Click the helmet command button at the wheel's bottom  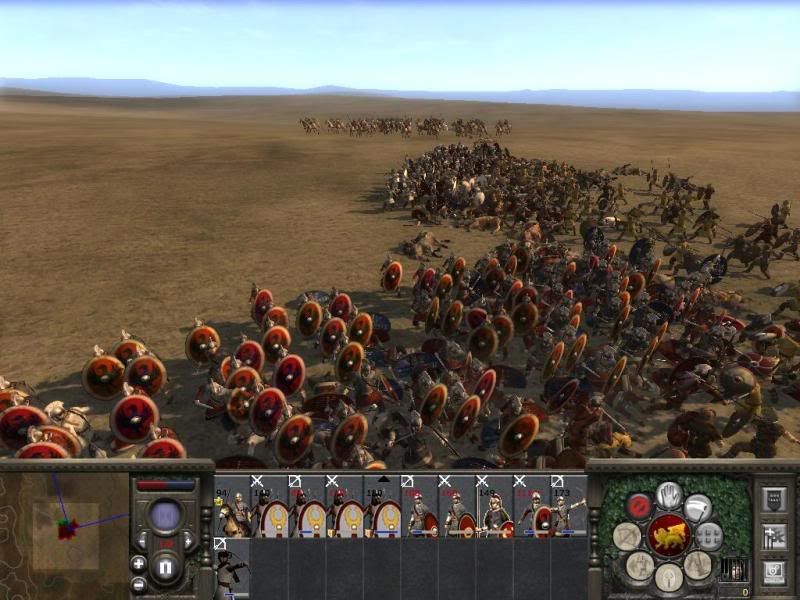click(668, 577)
